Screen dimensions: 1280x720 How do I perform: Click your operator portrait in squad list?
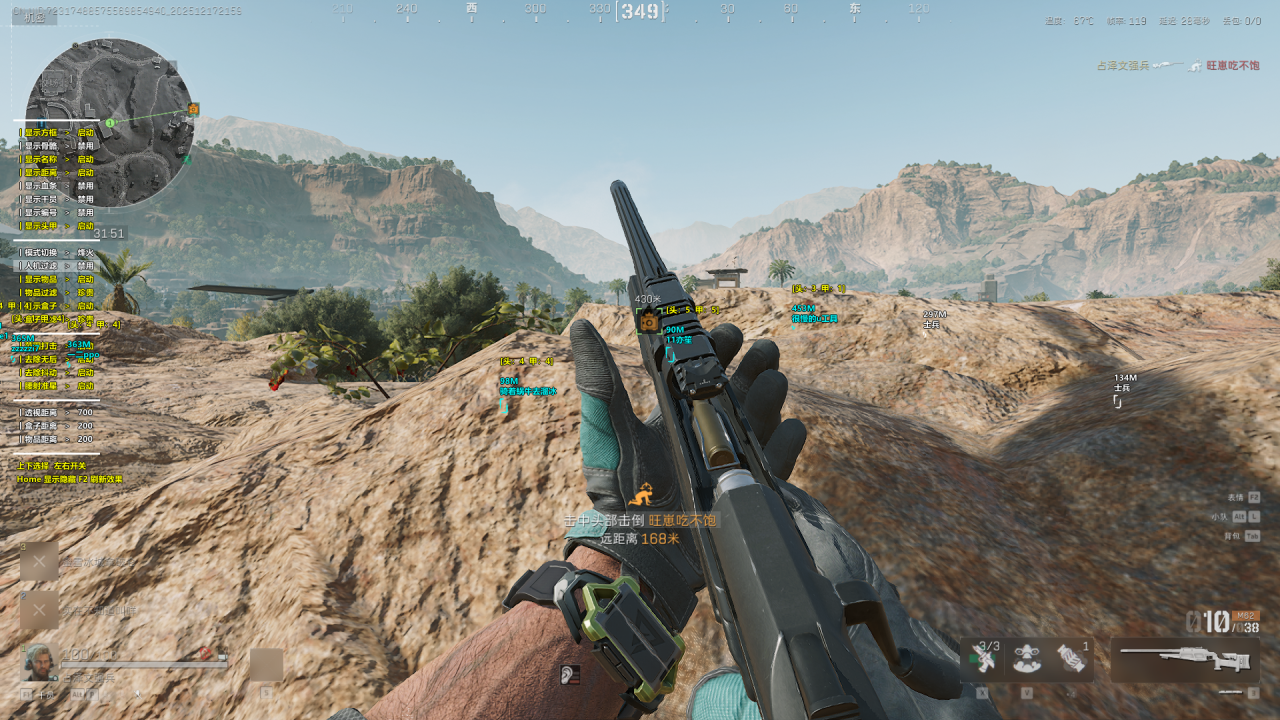(40, 661)
